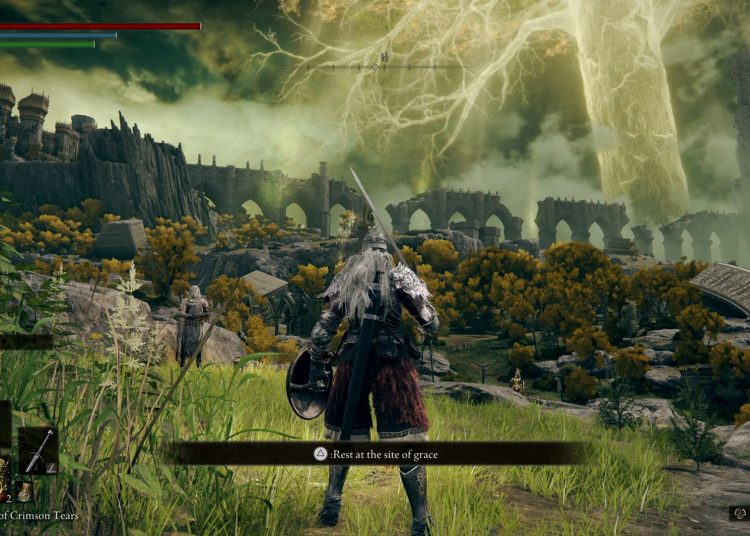Pick the small queued flask icon
Viewport: 750px width, 536px height.
pyautogui.click(x=23, y=491)
